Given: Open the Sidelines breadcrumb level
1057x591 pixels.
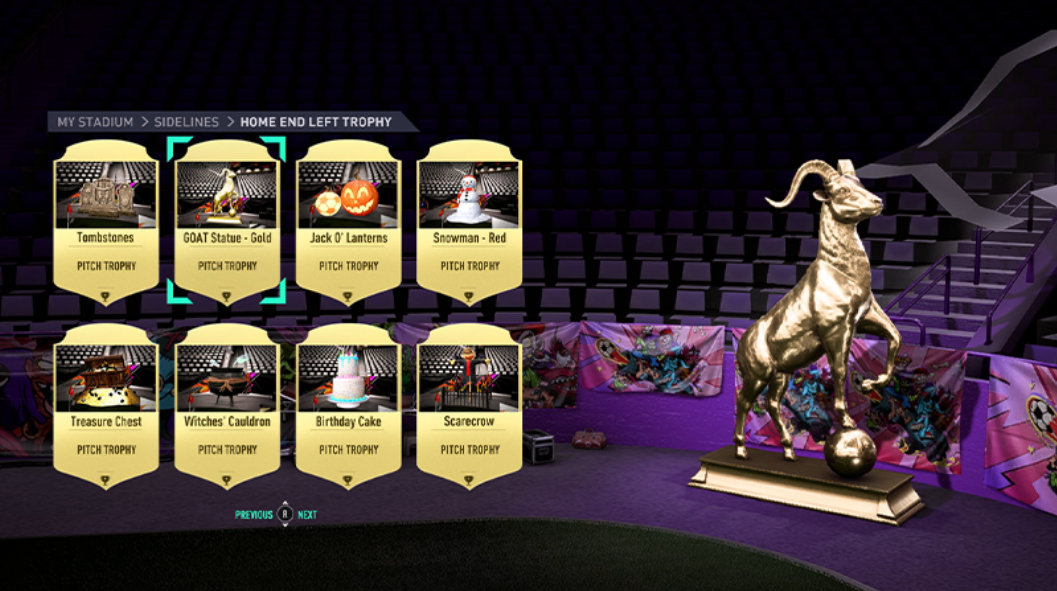Looking at the screenshot, I should click(x=186, y=122).
